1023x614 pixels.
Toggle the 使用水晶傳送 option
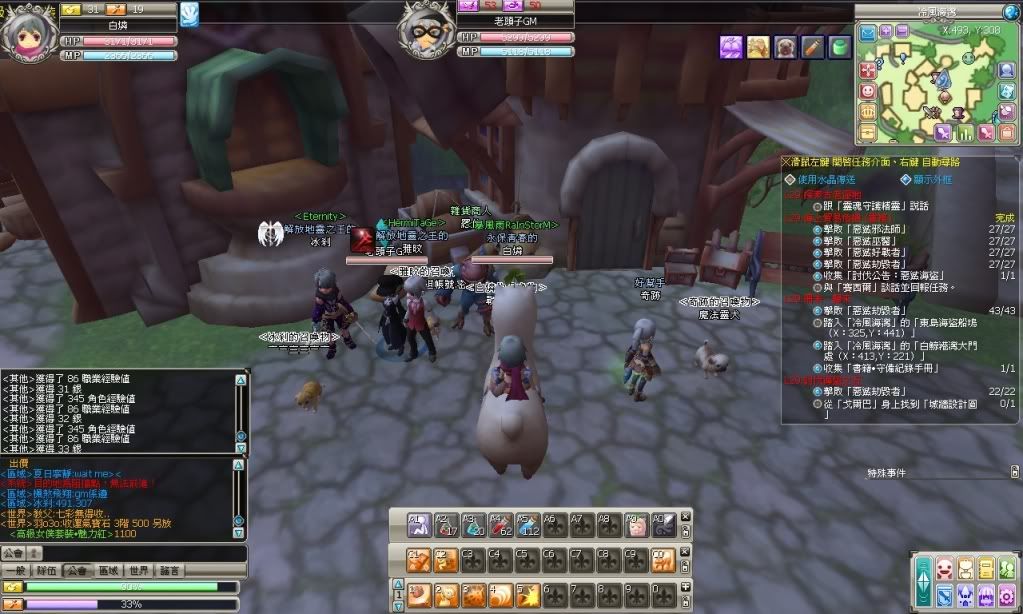(x=788, y=179)
